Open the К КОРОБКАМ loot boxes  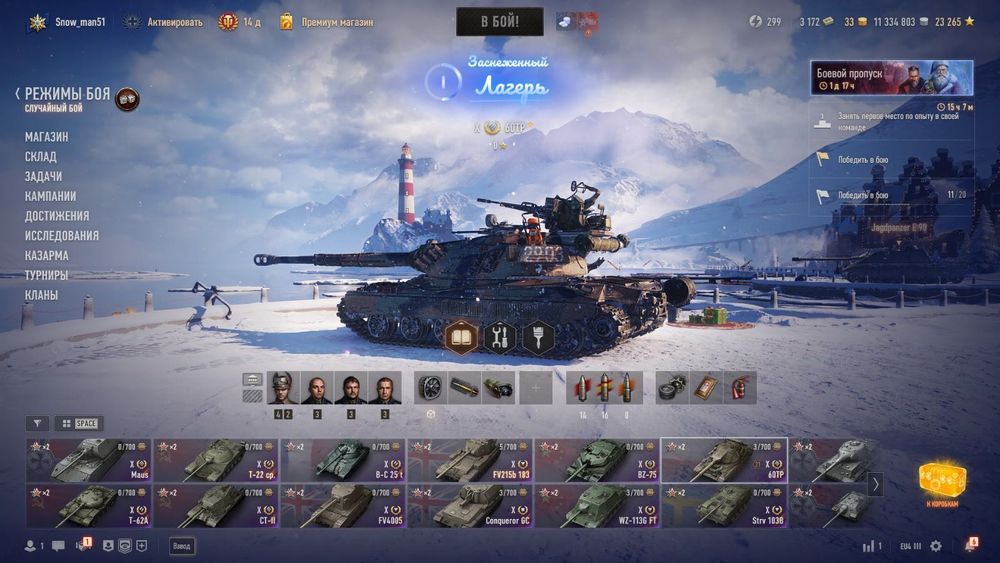coord(941,484)
